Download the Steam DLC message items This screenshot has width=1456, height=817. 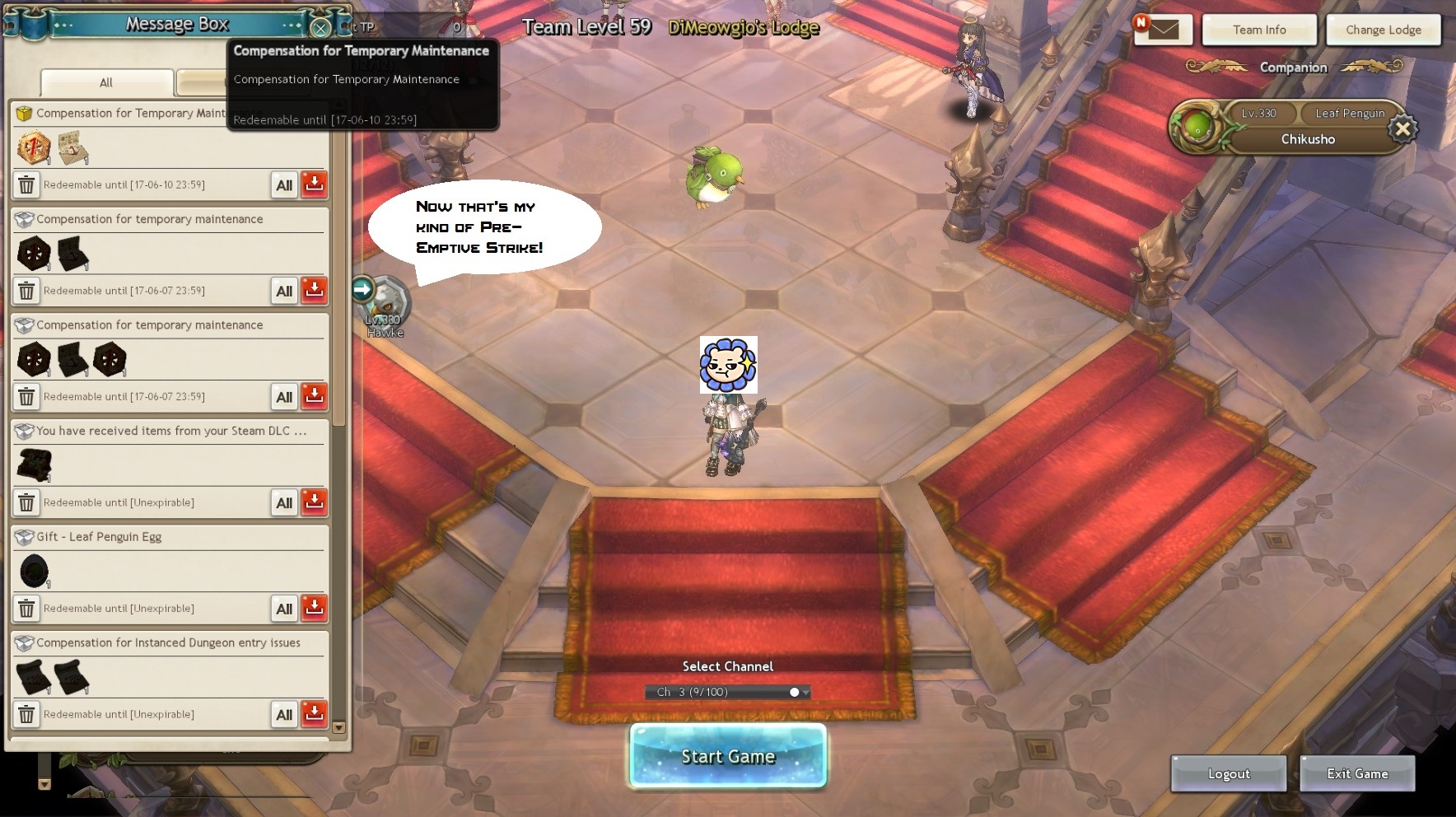click(x=314, y=502)
